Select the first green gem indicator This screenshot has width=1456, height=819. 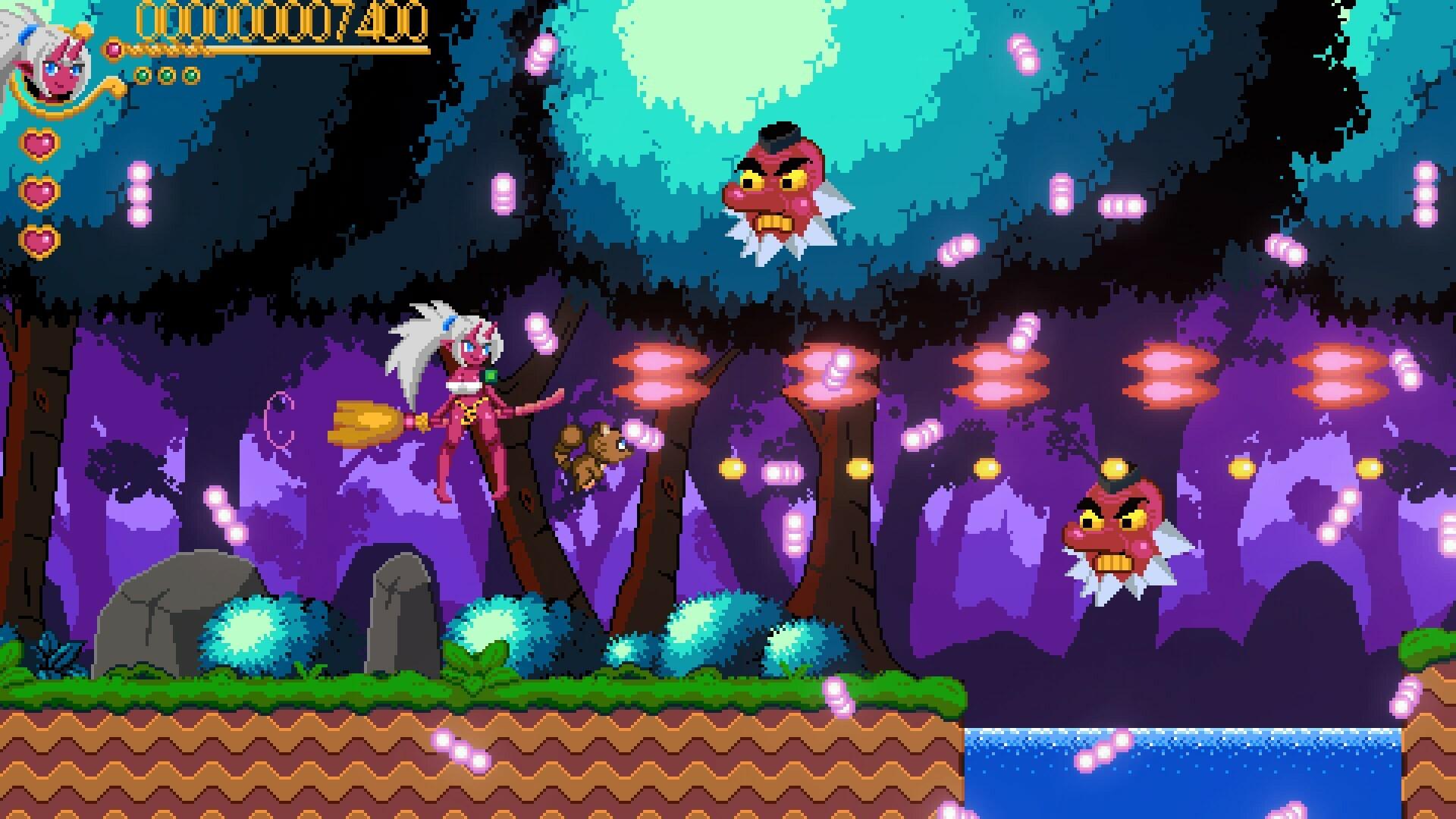[144, 74]
